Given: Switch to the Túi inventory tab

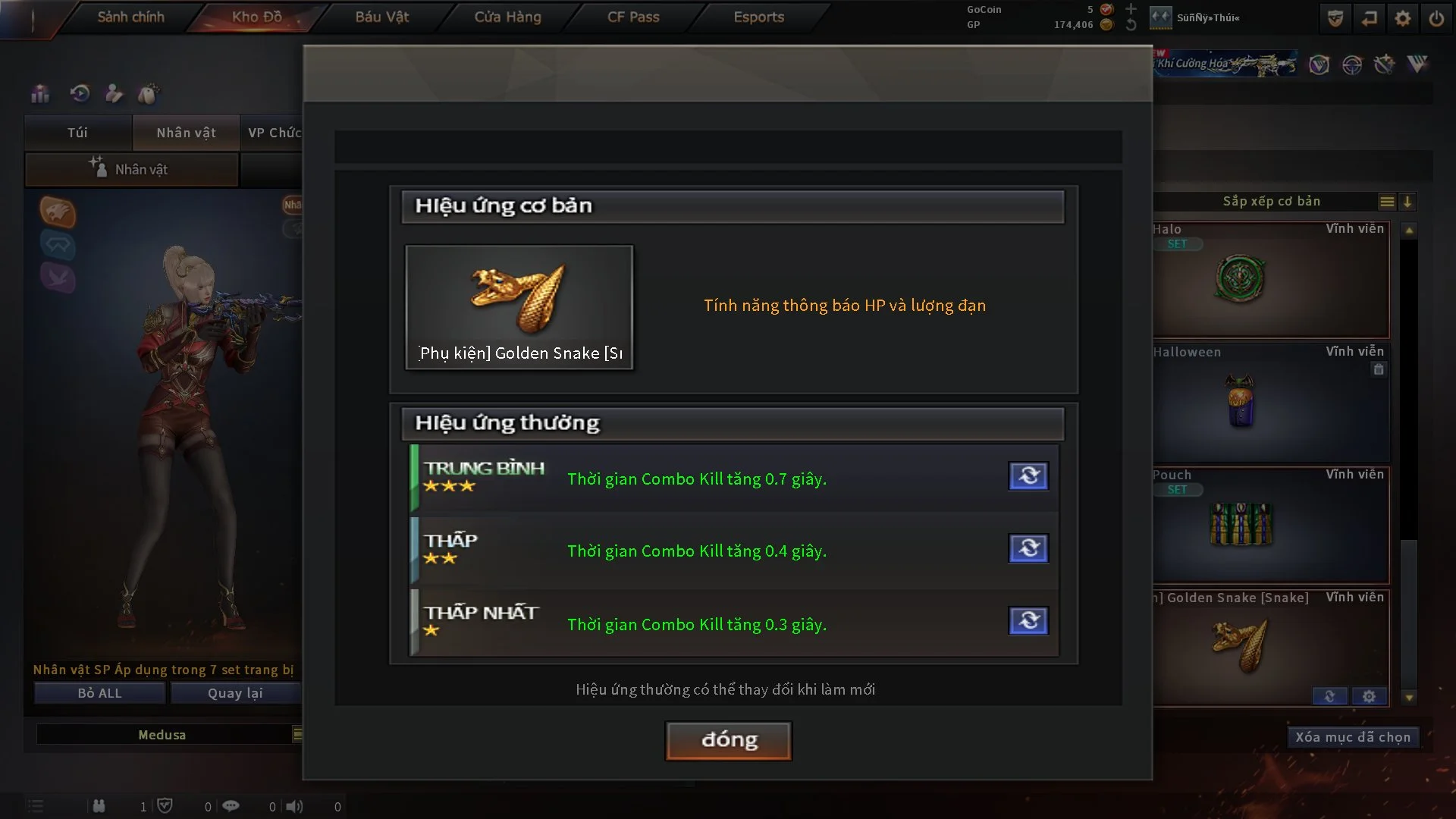Looking at the screenshot, I should click(x=77, y=133).
